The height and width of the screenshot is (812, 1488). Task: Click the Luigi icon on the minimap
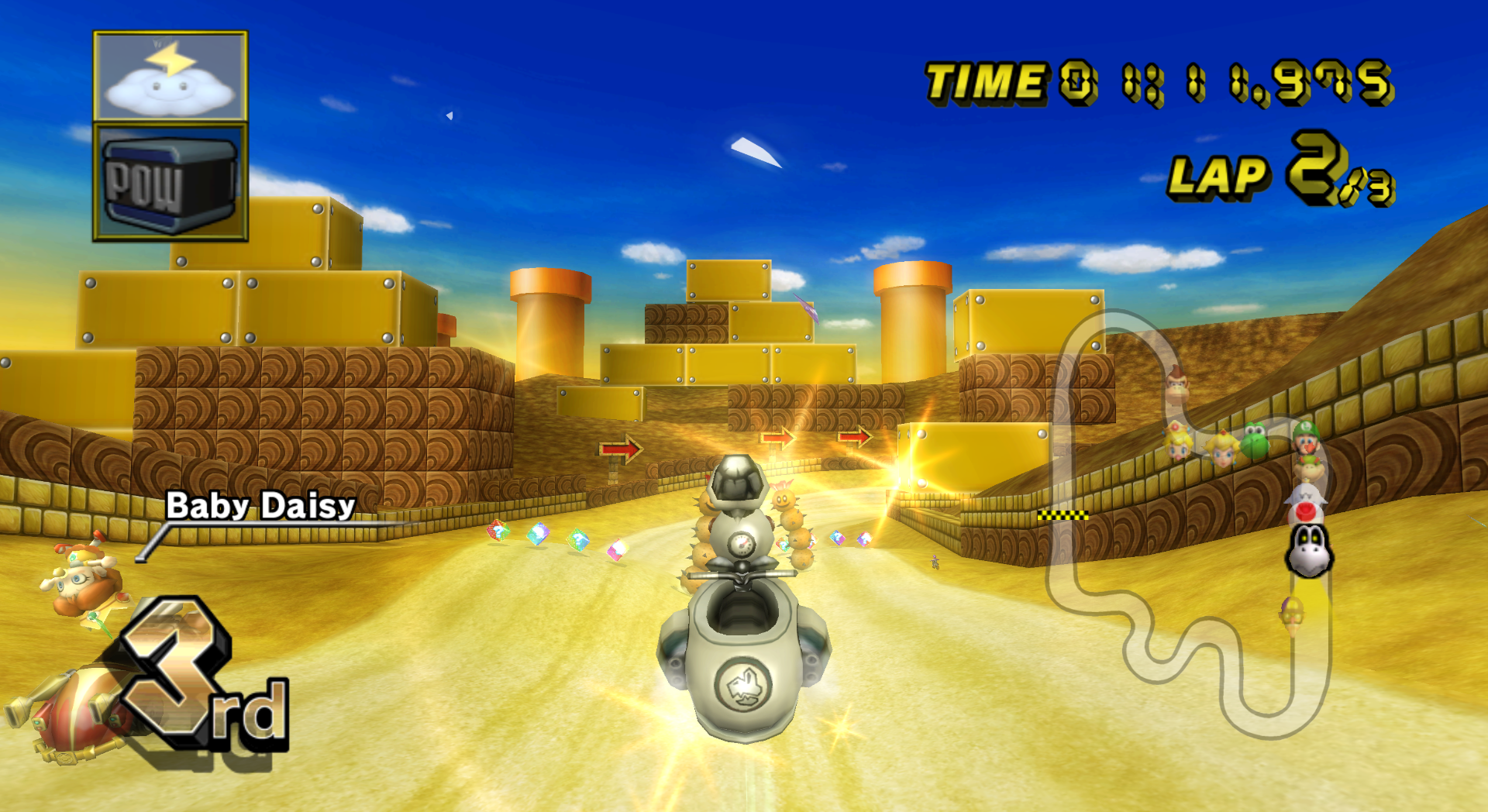point(1306,438)
